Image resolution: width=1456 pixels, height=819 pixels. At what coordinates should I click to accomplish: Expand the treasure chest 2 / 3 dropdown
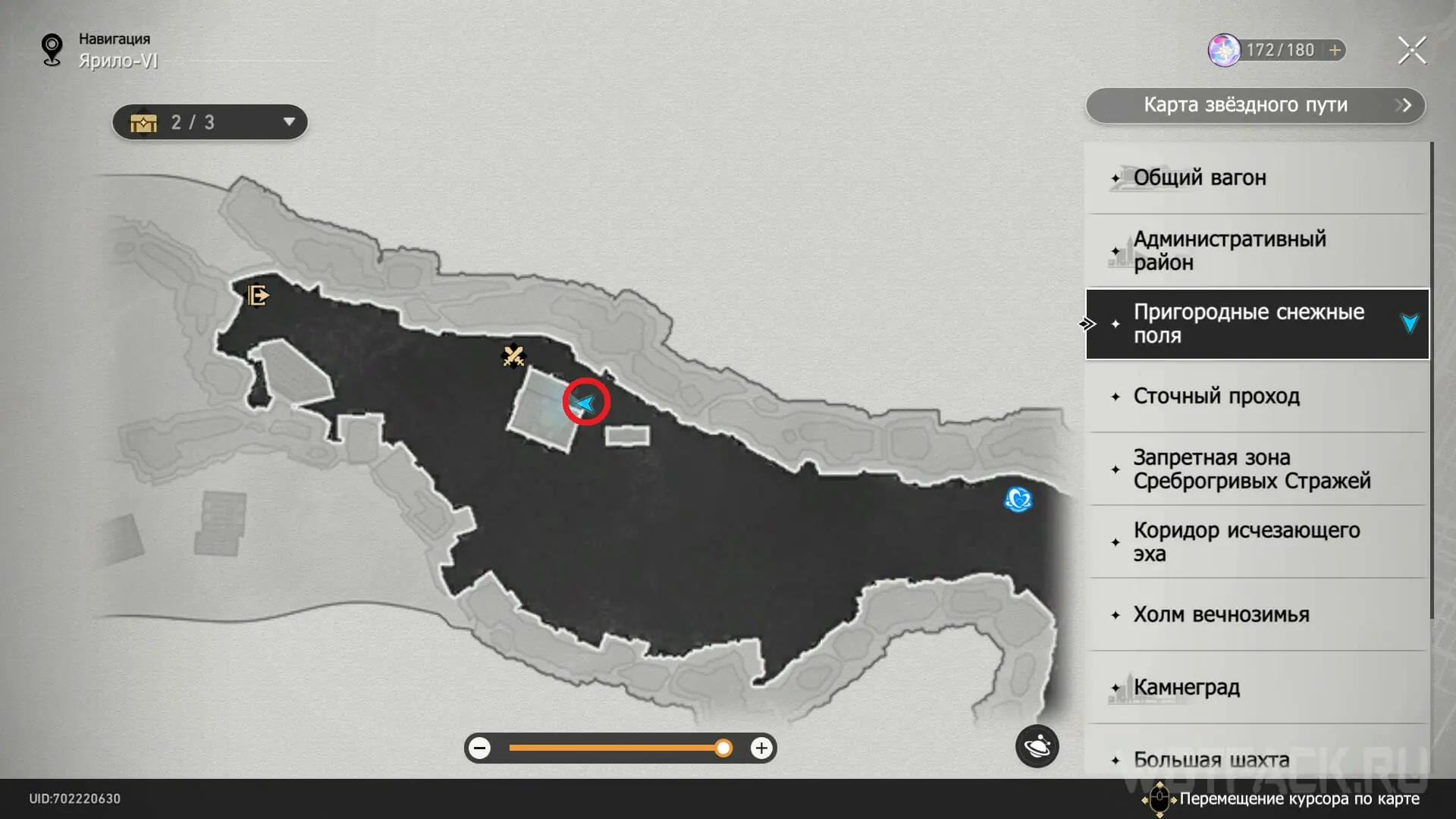287,122
